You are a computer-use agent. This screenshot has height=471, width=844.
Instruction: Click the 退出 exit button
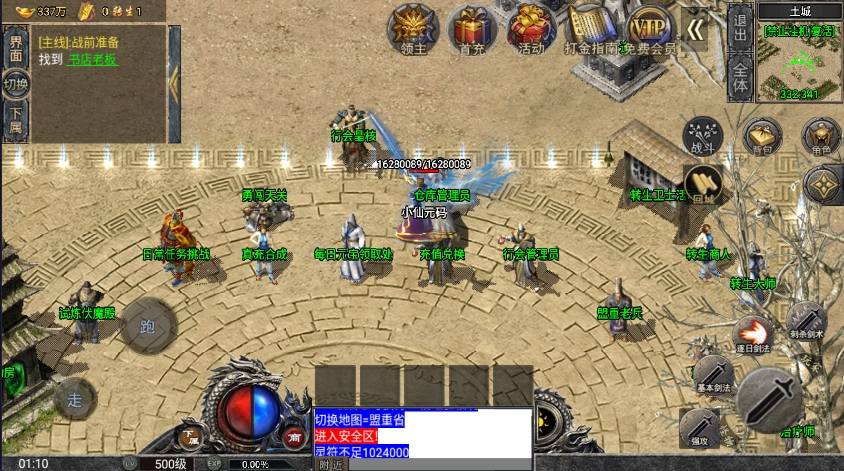[x=740, y=24]
